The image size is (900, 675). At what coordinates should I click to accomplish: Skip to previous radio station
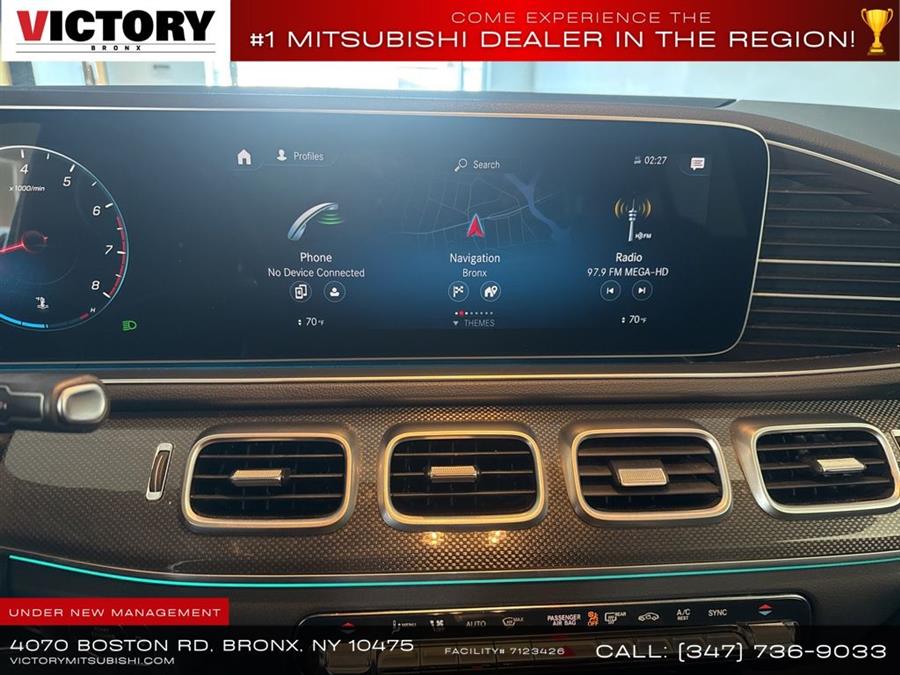tap(610, 291)
